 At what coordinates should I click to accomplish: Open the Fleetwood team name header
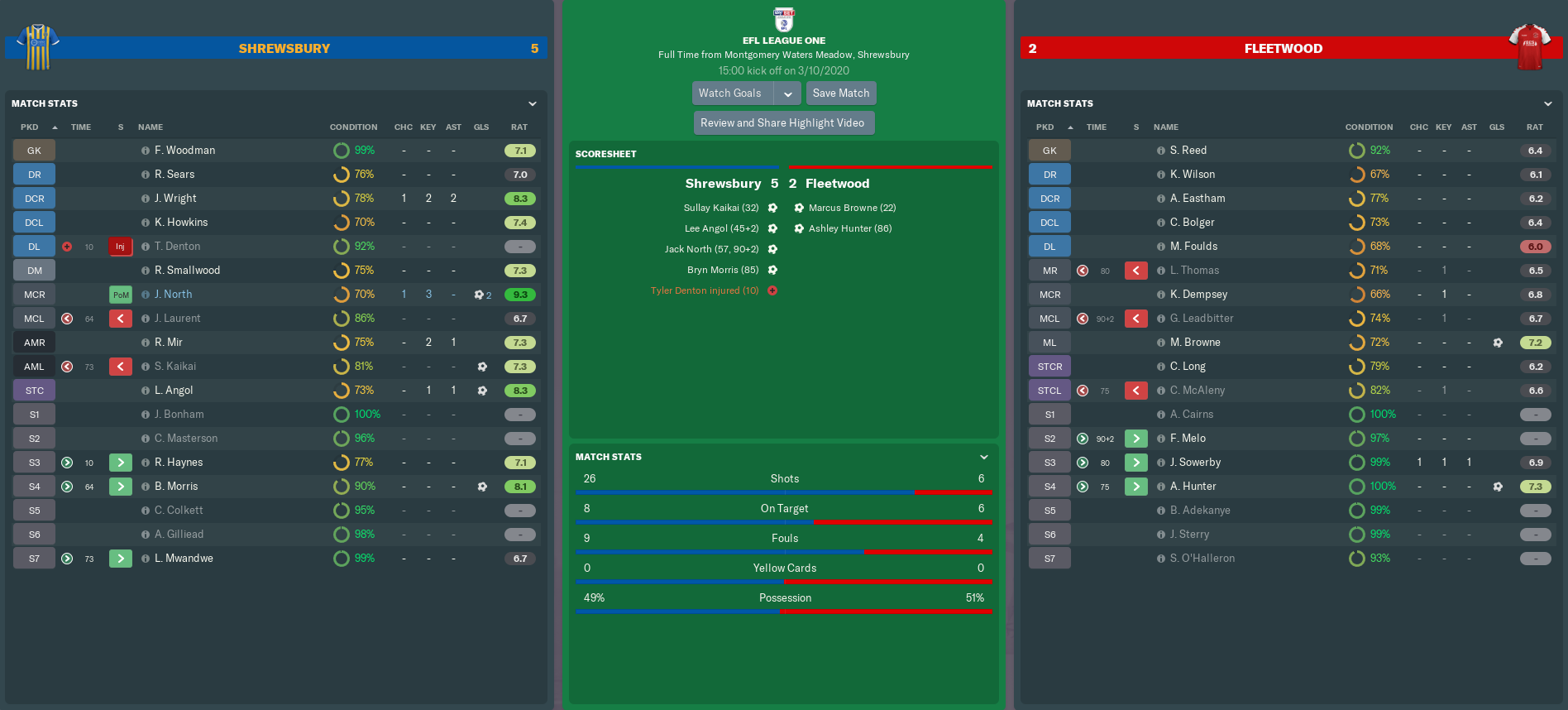pyautogui.click(x=1283, y=49)
